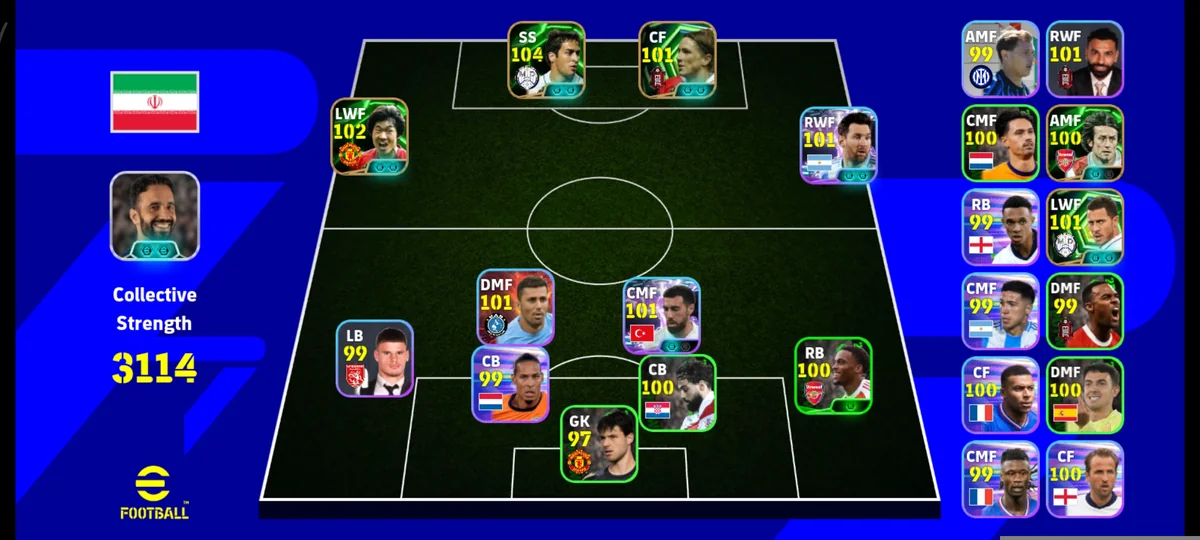Pick the LWF 102 winger card

tap(370, 137)
